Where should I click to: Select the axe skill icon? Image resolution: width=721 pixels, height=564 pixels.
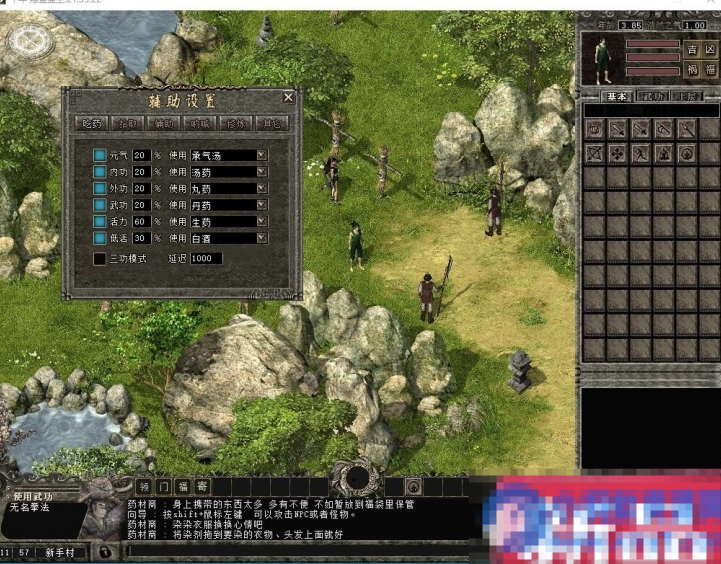[663, 128]
